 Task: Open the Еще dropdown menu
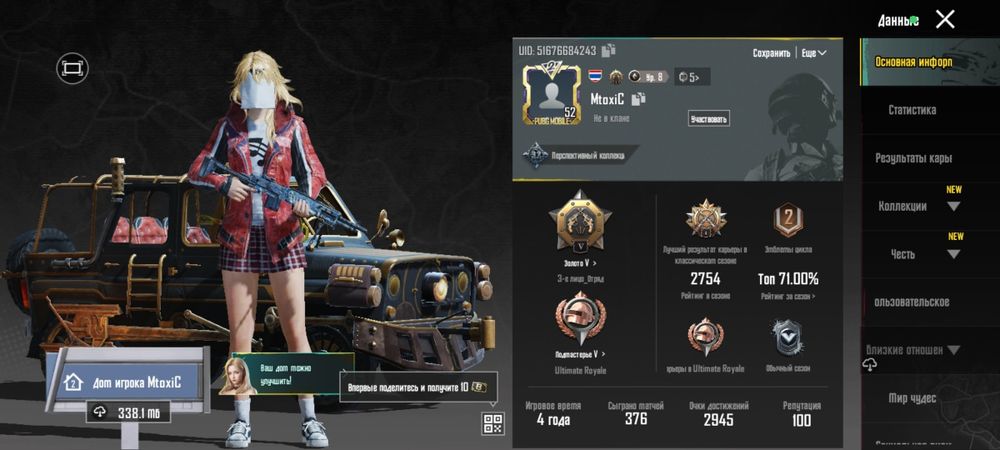click(x=814, y=53)
